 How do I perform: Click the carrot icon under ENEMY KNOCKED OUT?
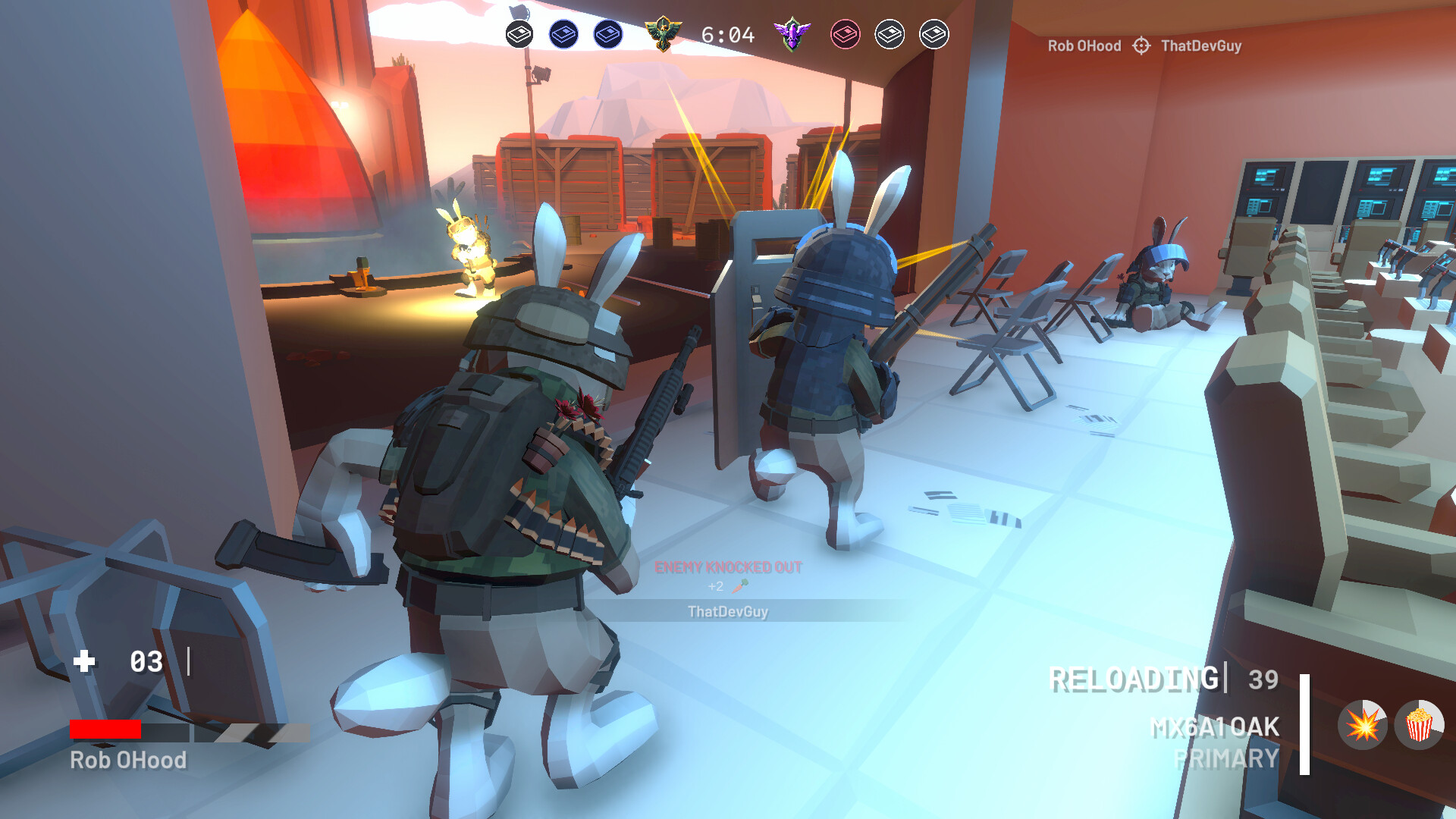[x=739, y=586]
